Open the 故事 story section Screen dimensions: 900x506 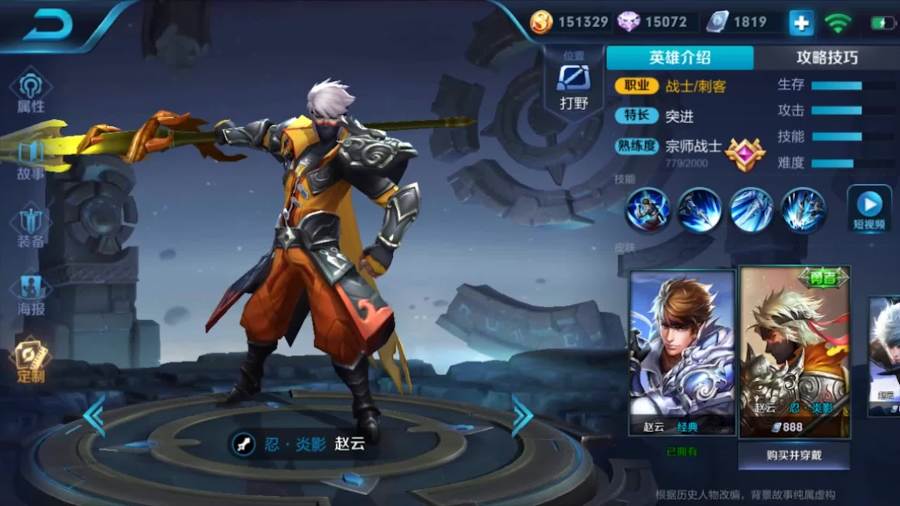tap(30, 158)
